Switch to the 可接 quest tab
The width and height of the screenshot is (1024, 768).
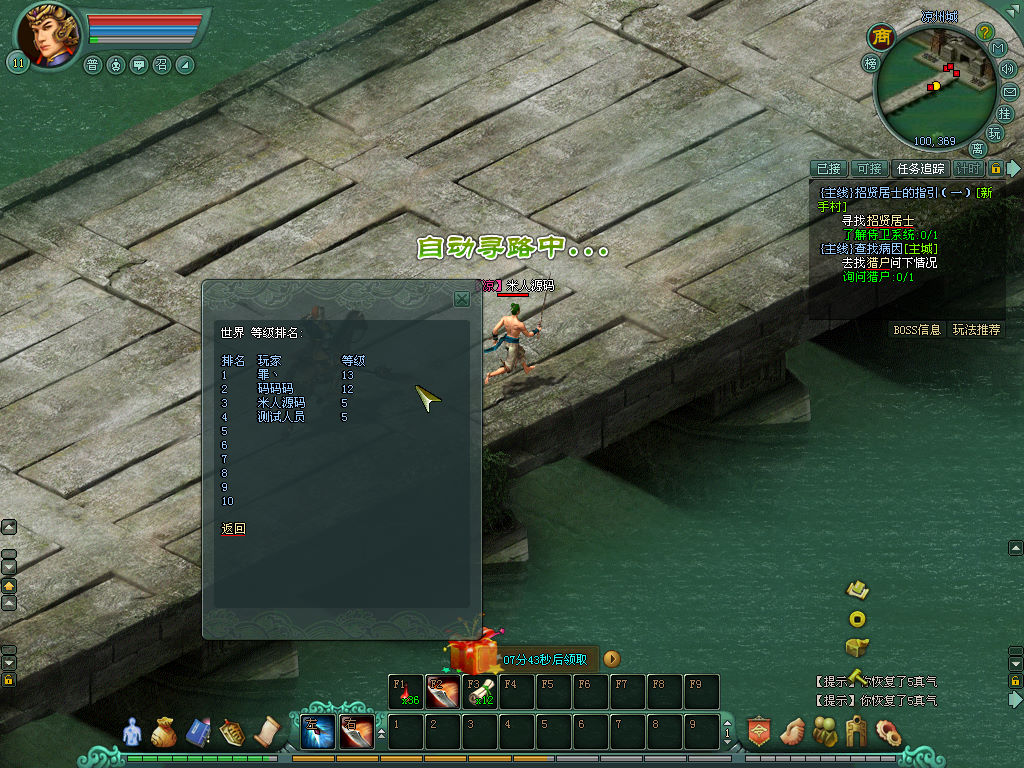(x=869, y=169)
